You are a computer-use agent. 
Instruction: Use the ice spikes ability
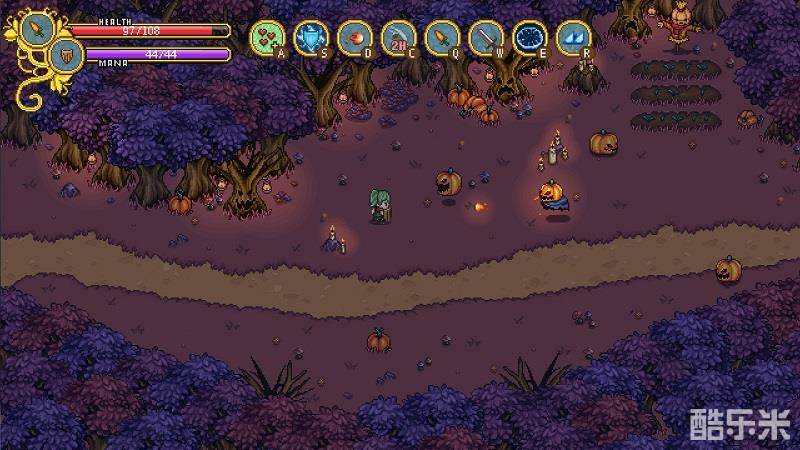(572, 37)
